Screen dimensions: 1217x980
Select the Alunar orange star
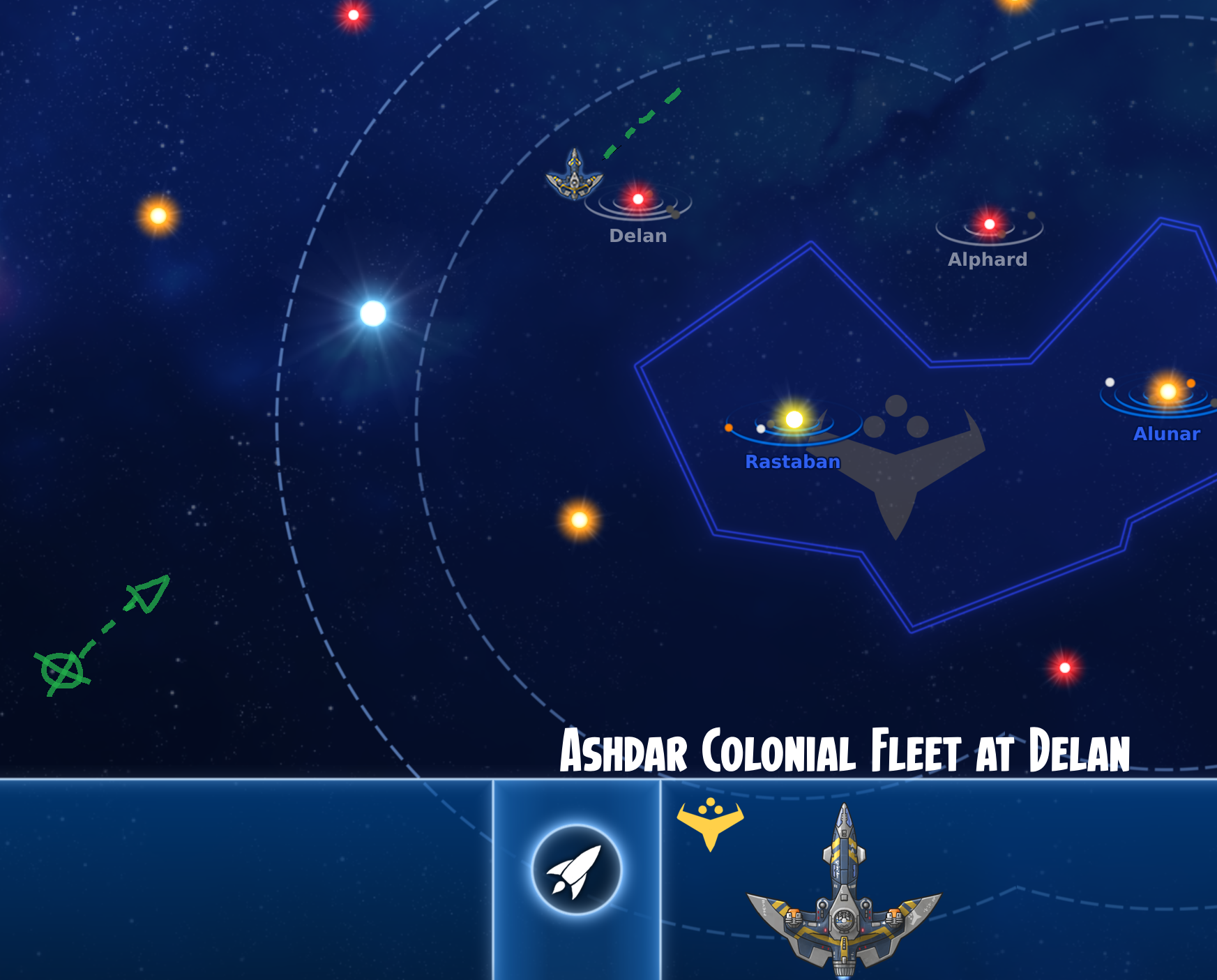[x=1167, y=393]
